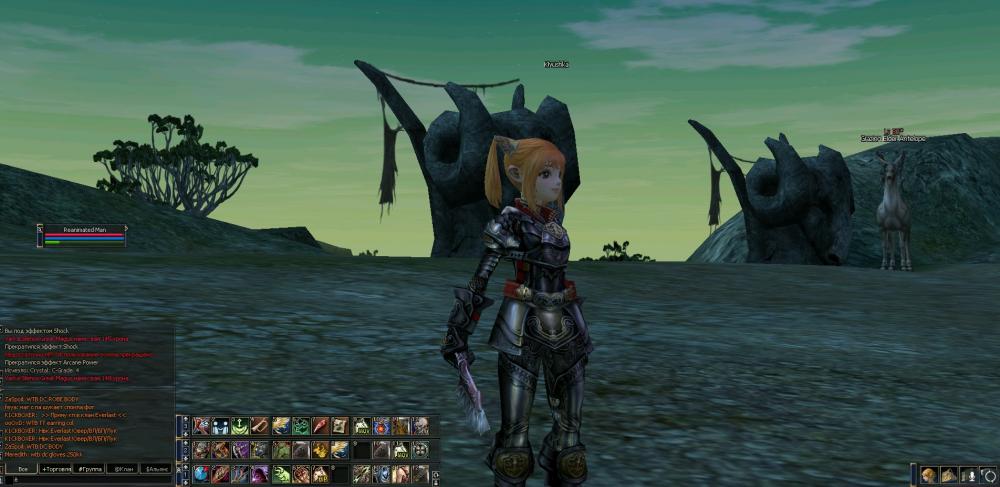The width and height of the screenshot is (1000, 487).
Task: Select the #Группа party chat tab
Action: tap(91, 468)
